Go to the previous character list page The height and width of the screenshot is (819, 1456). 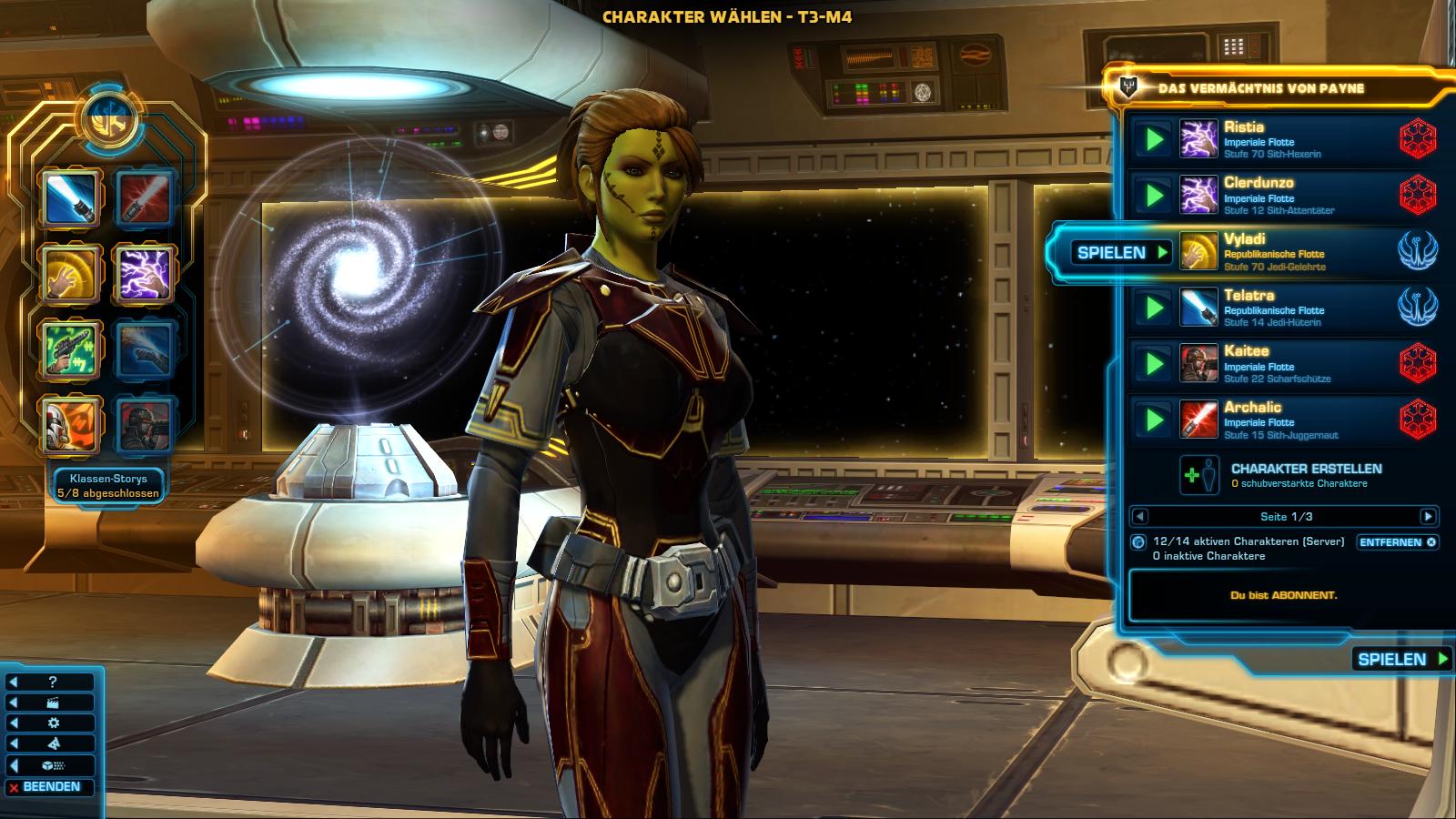pyautogui.click(x=1139, y=517)
